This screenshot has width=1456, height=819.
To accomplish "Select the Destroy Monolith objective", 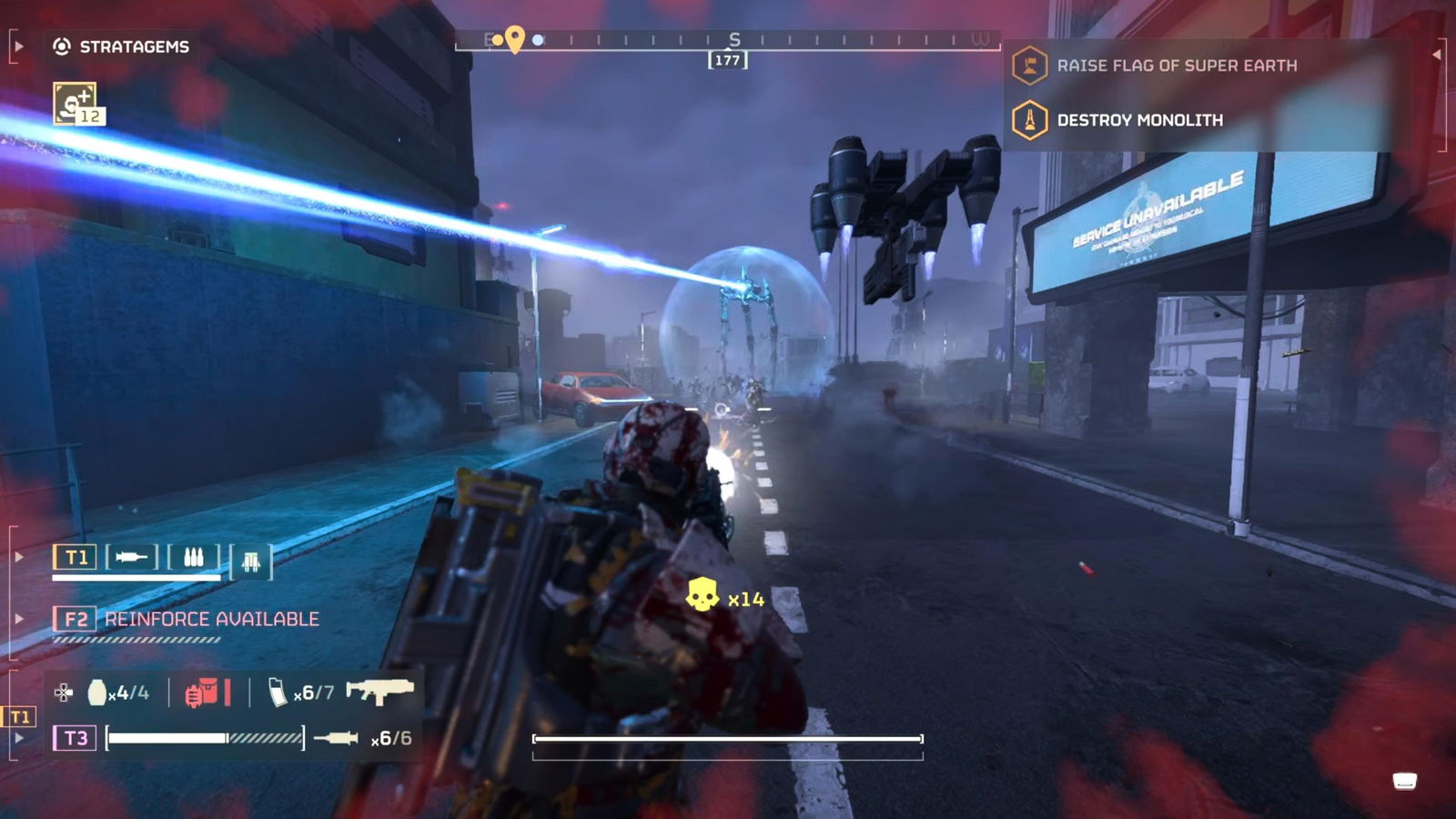I will pyautogui.click(x=1138, y=120).
